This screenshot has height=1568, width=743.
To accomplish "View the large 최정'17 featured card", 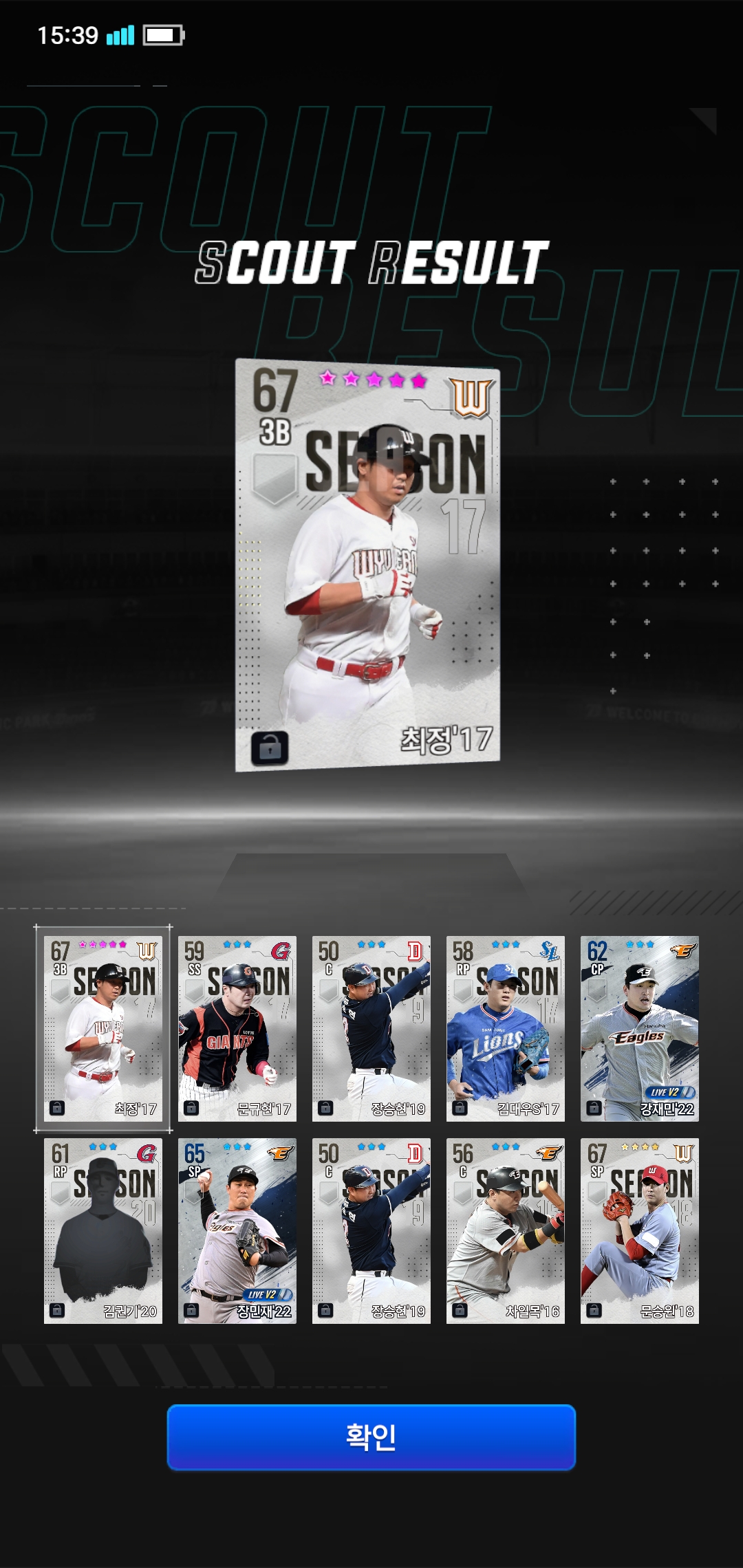I will pos(367,564).
